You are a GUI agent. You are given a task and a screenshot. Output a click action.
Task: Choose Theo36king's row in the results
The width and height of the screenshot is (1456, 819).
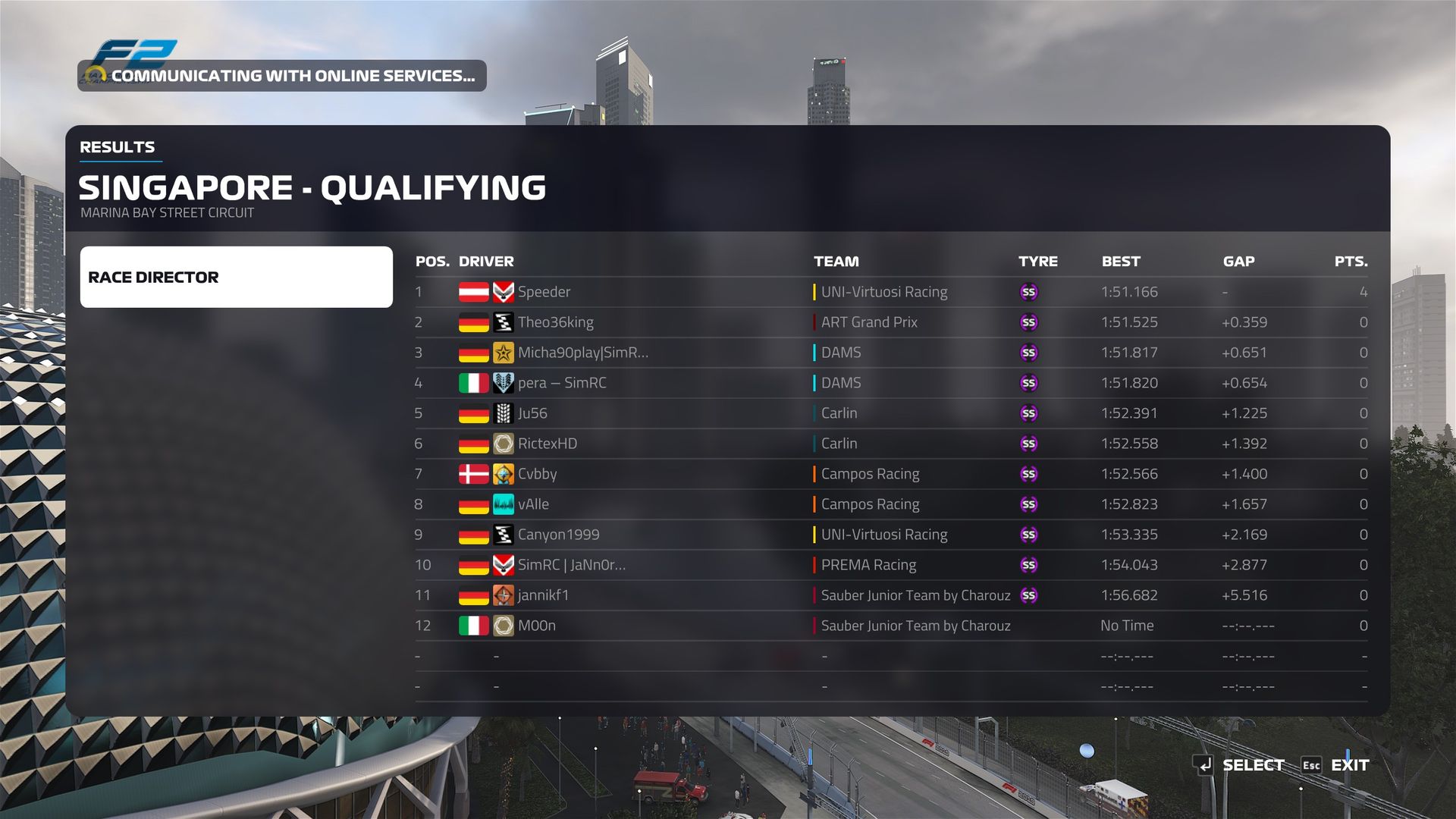point(555,322)
